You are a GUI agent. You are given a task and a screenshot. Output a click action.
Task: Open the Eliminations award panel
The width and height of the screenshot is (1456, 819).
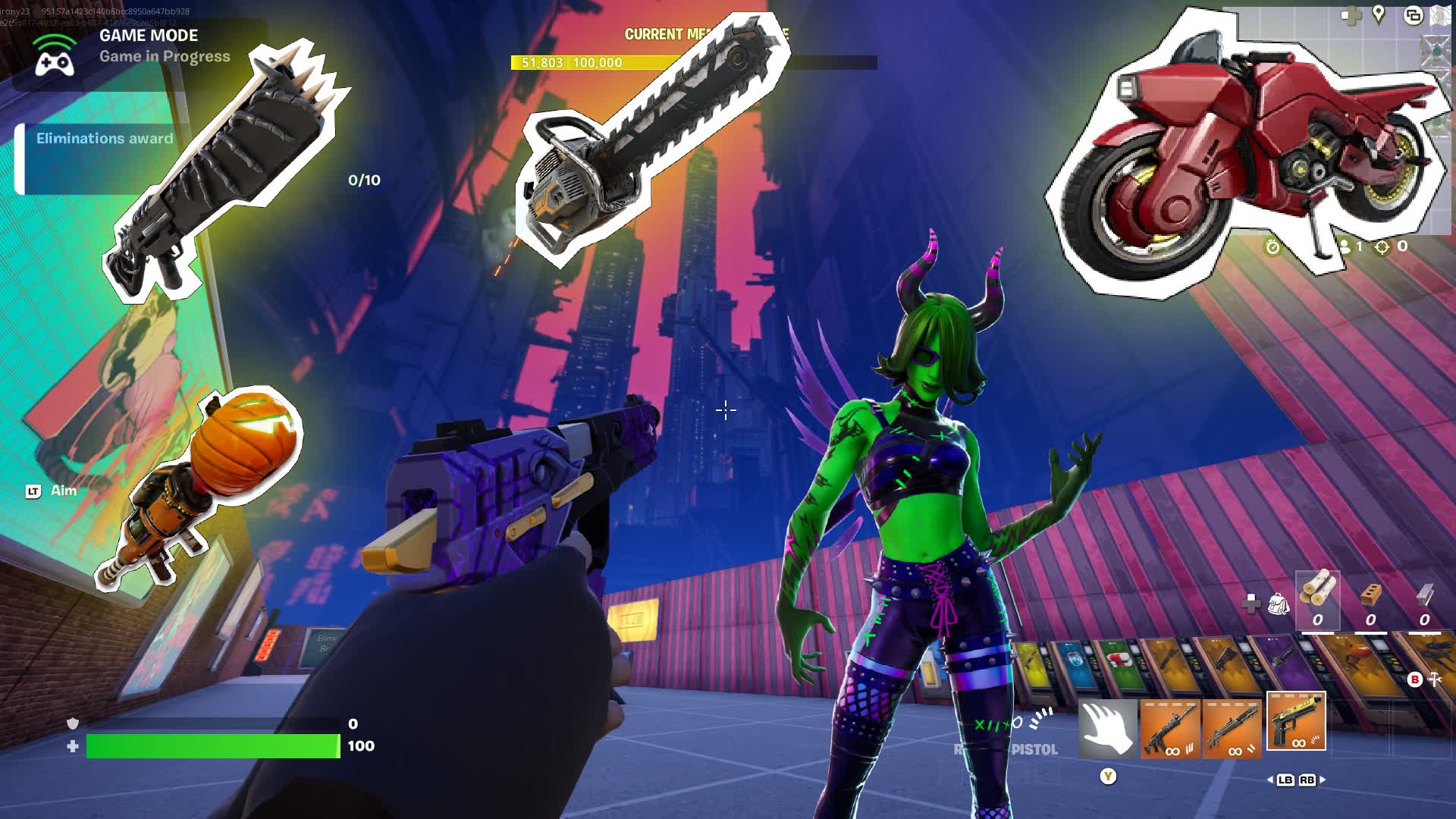point(104,139)
